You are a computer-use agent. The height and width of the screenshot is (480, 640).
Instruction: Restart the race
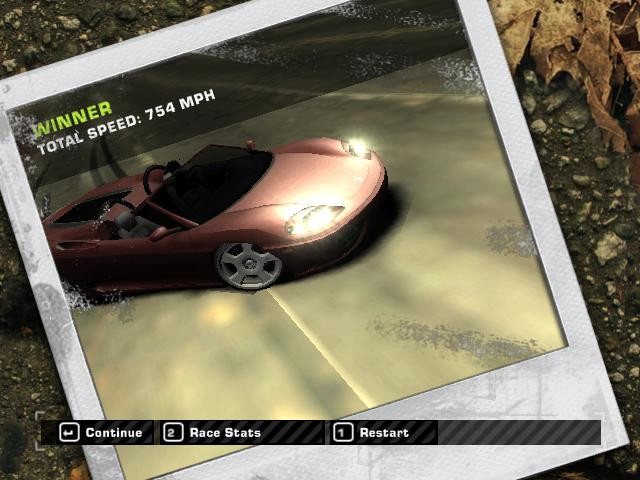point(372,433)
